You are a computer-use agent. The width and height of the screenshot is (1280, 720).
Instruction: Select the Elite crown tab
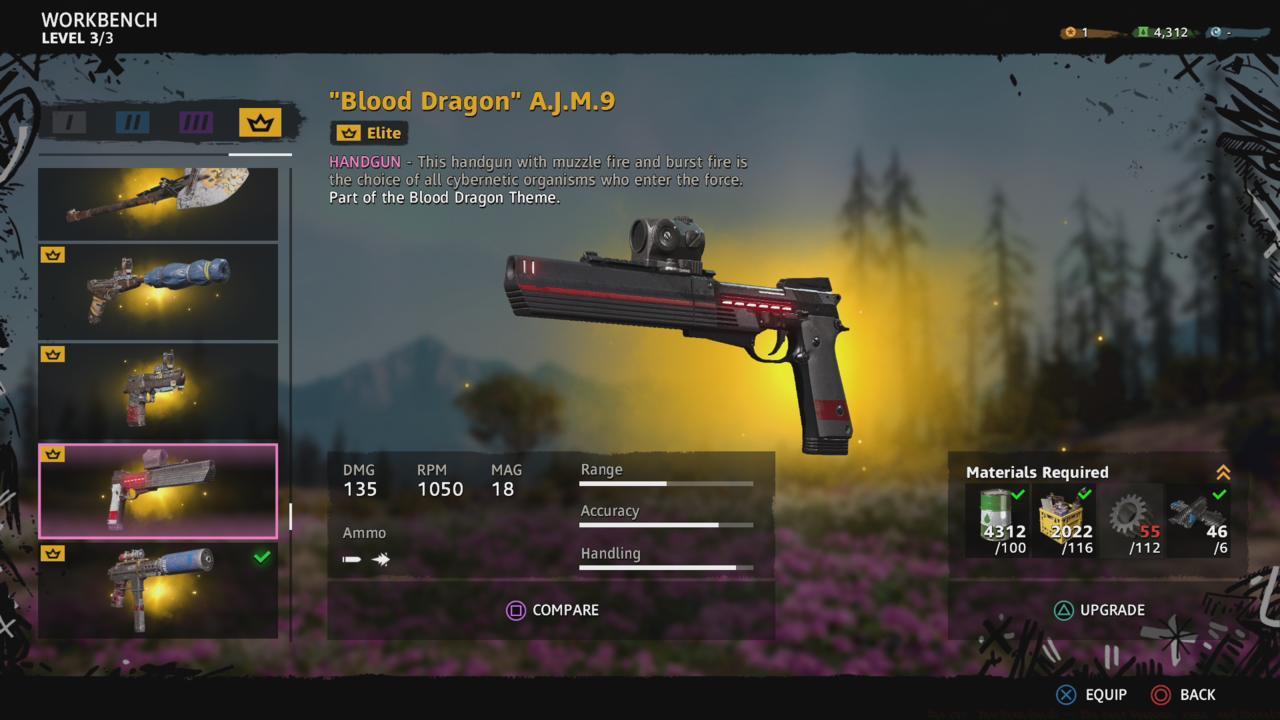(x=260, y=123)
